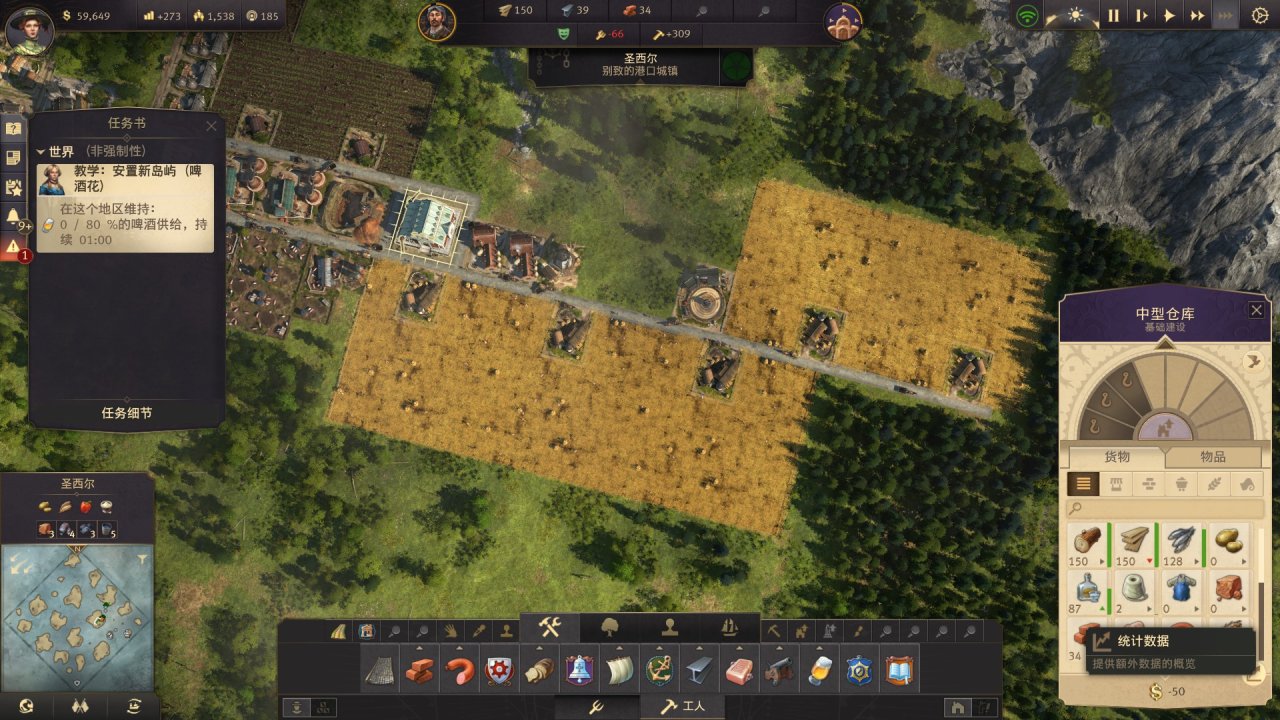Open the minimap of 圣西尔 island
Screen dimensions: 1280x720
coord(77,603)
